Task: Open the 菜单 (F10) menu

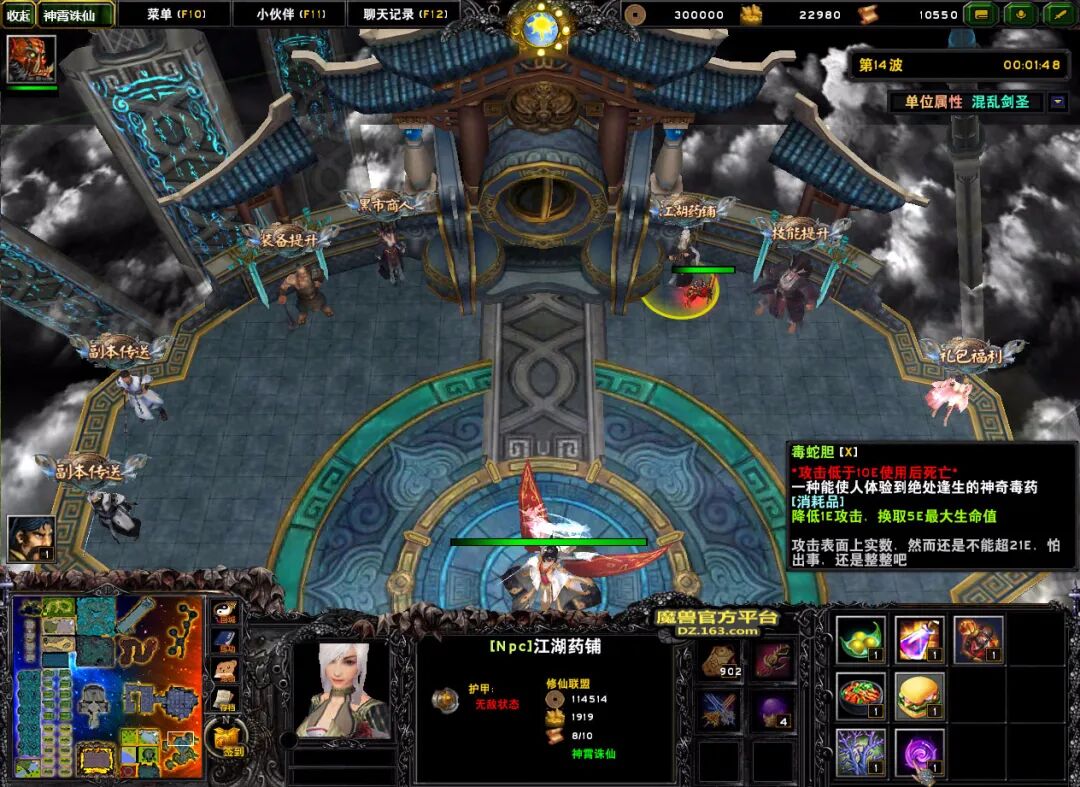Action: tap(175, 14)
